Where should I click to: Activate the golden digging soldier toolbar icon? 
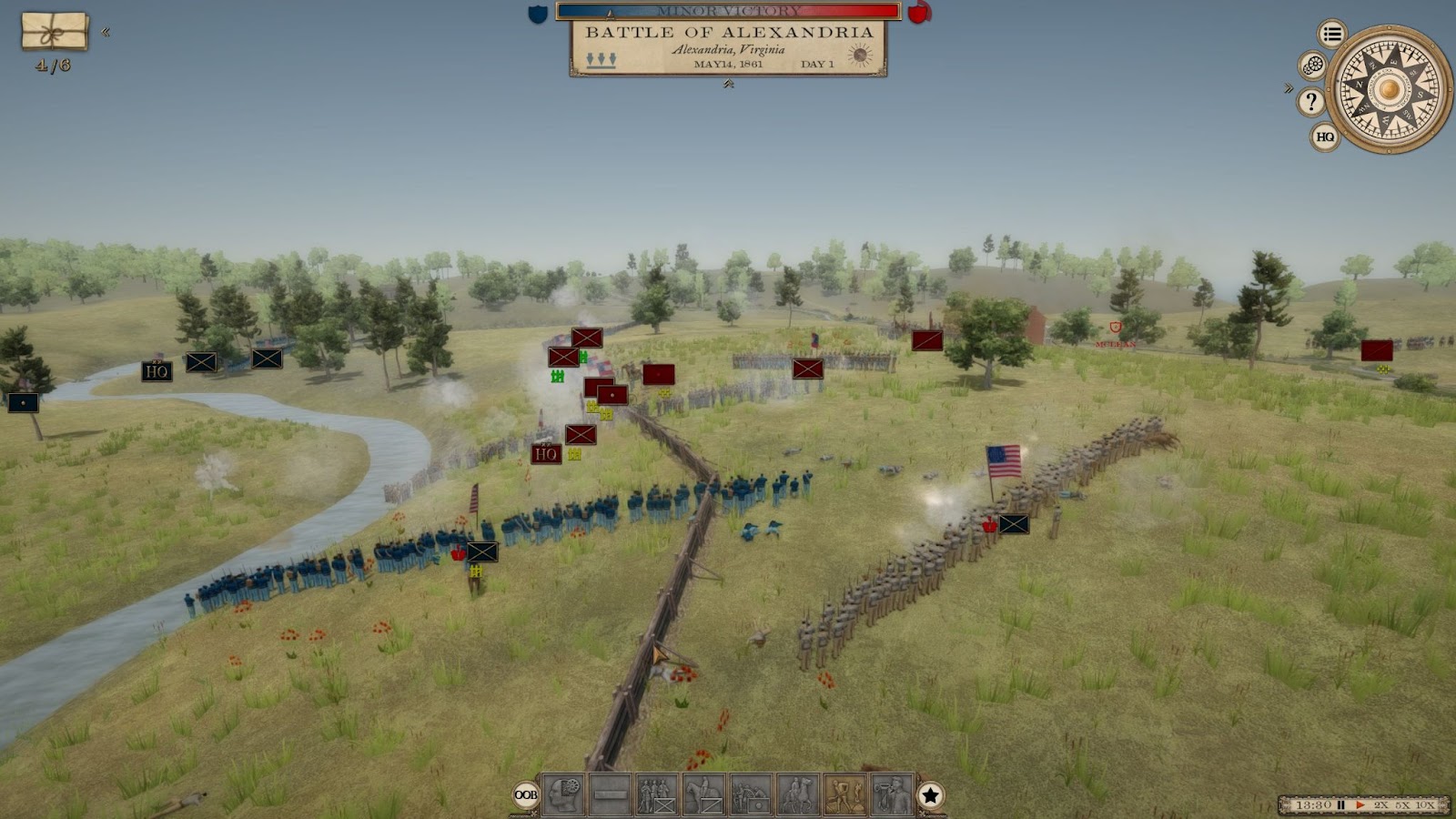point(844,794)
